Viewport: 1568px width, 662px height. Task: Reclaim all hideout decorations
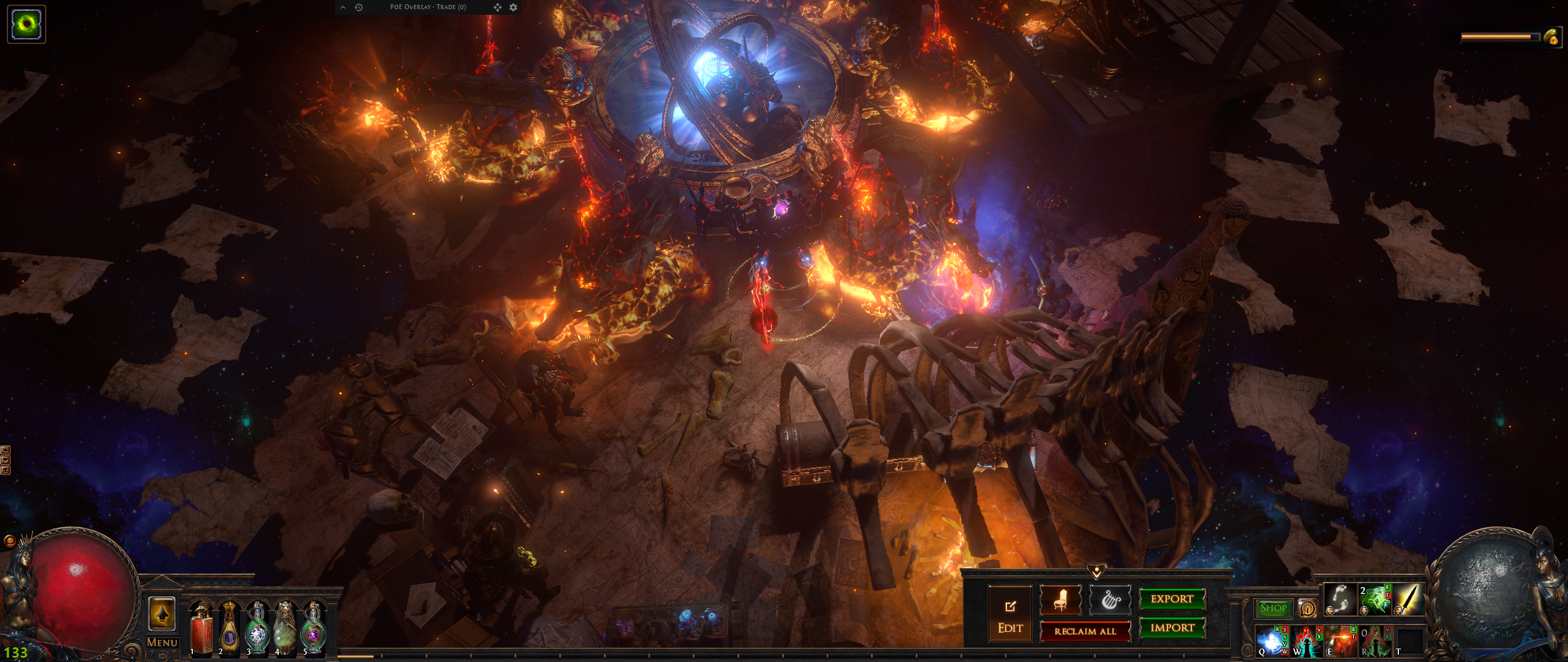coord(1085,631)
